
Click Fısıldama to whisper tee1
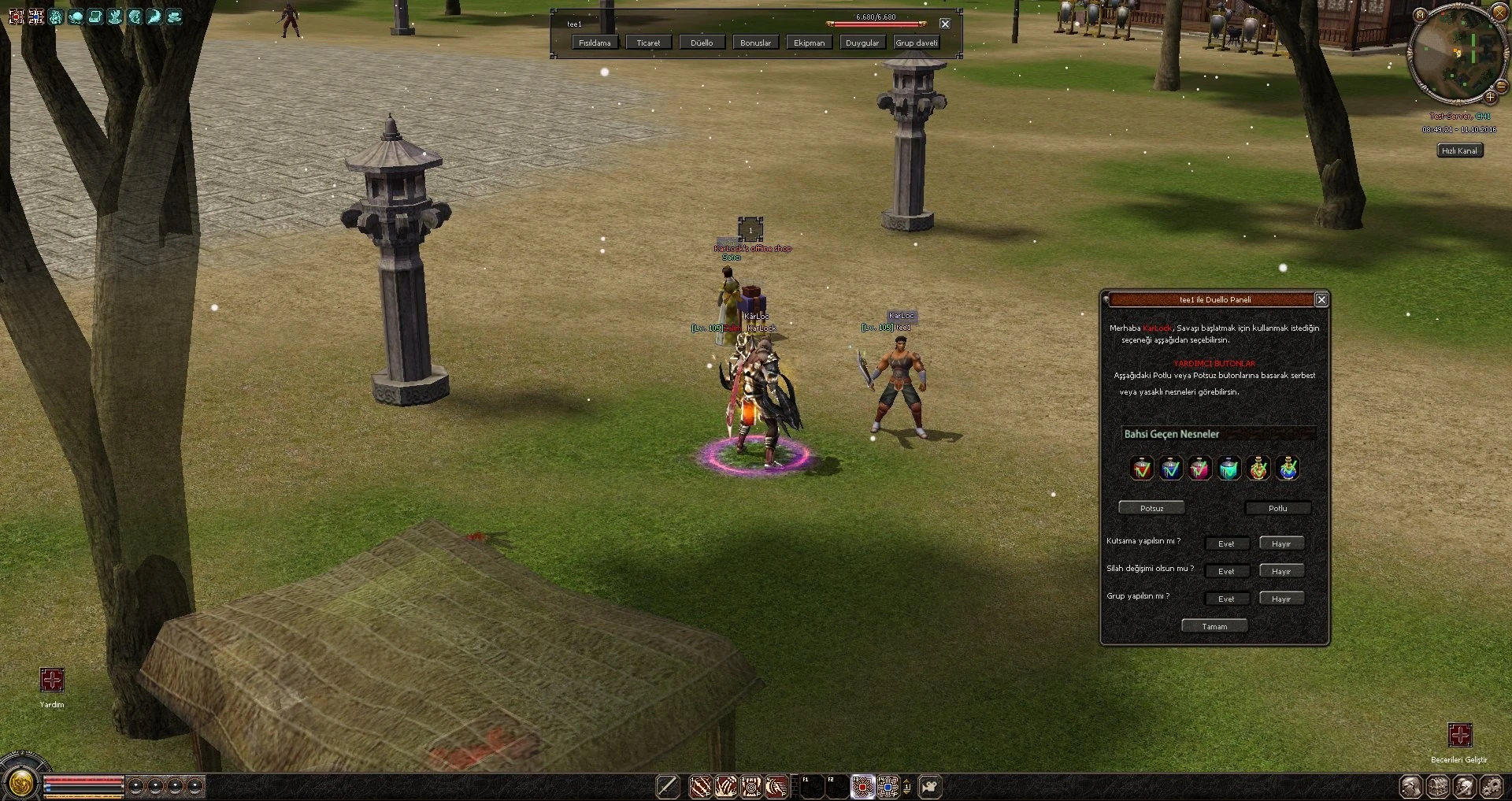tap(595, 43)
